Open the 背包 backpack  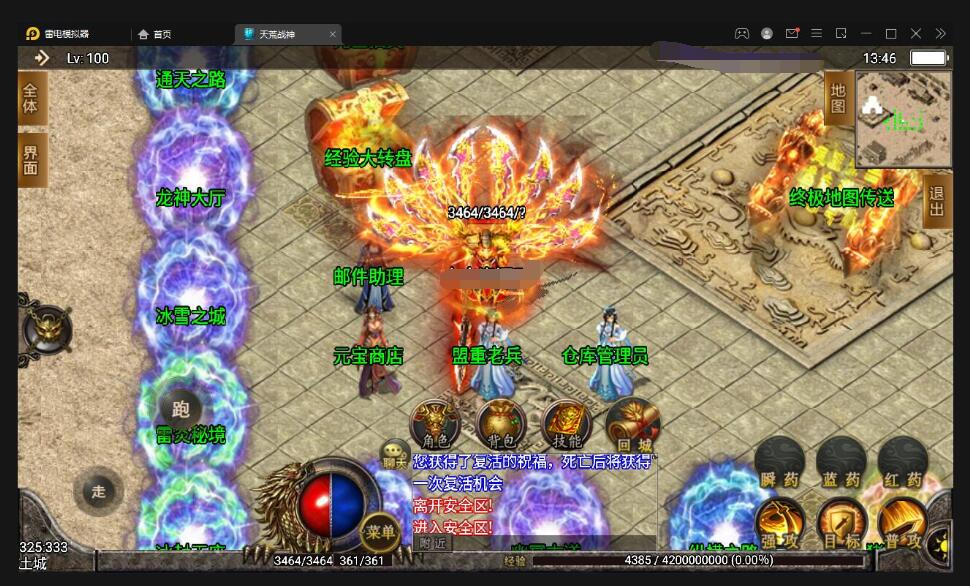coord(501,424)
